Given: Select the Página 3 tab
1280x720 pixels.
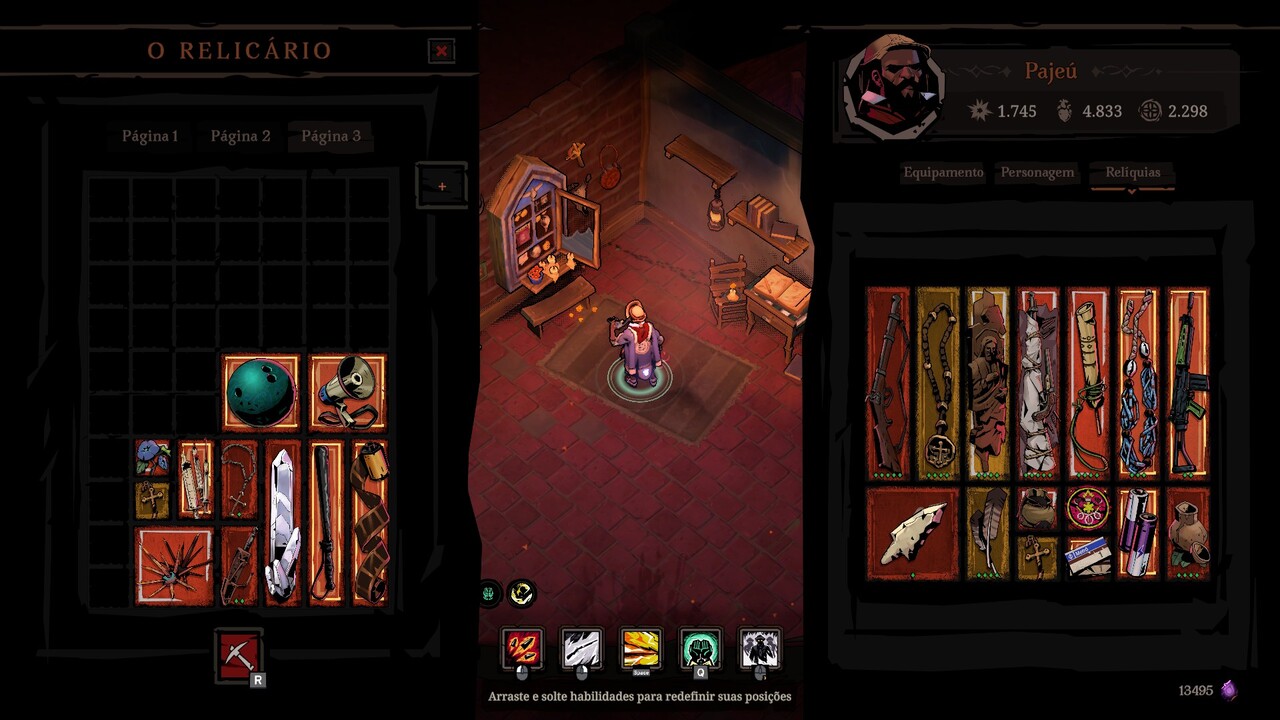Looking at the screenshot, I should (x=331, y=136).
